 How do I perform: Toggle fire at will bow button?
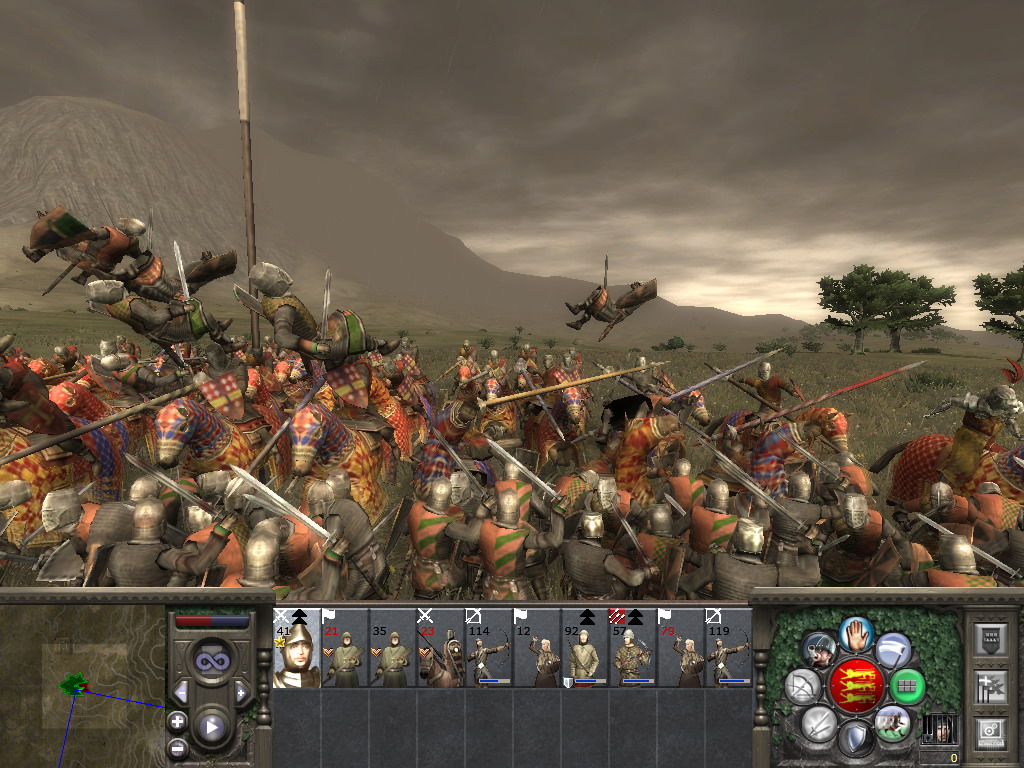pos(802,686)
